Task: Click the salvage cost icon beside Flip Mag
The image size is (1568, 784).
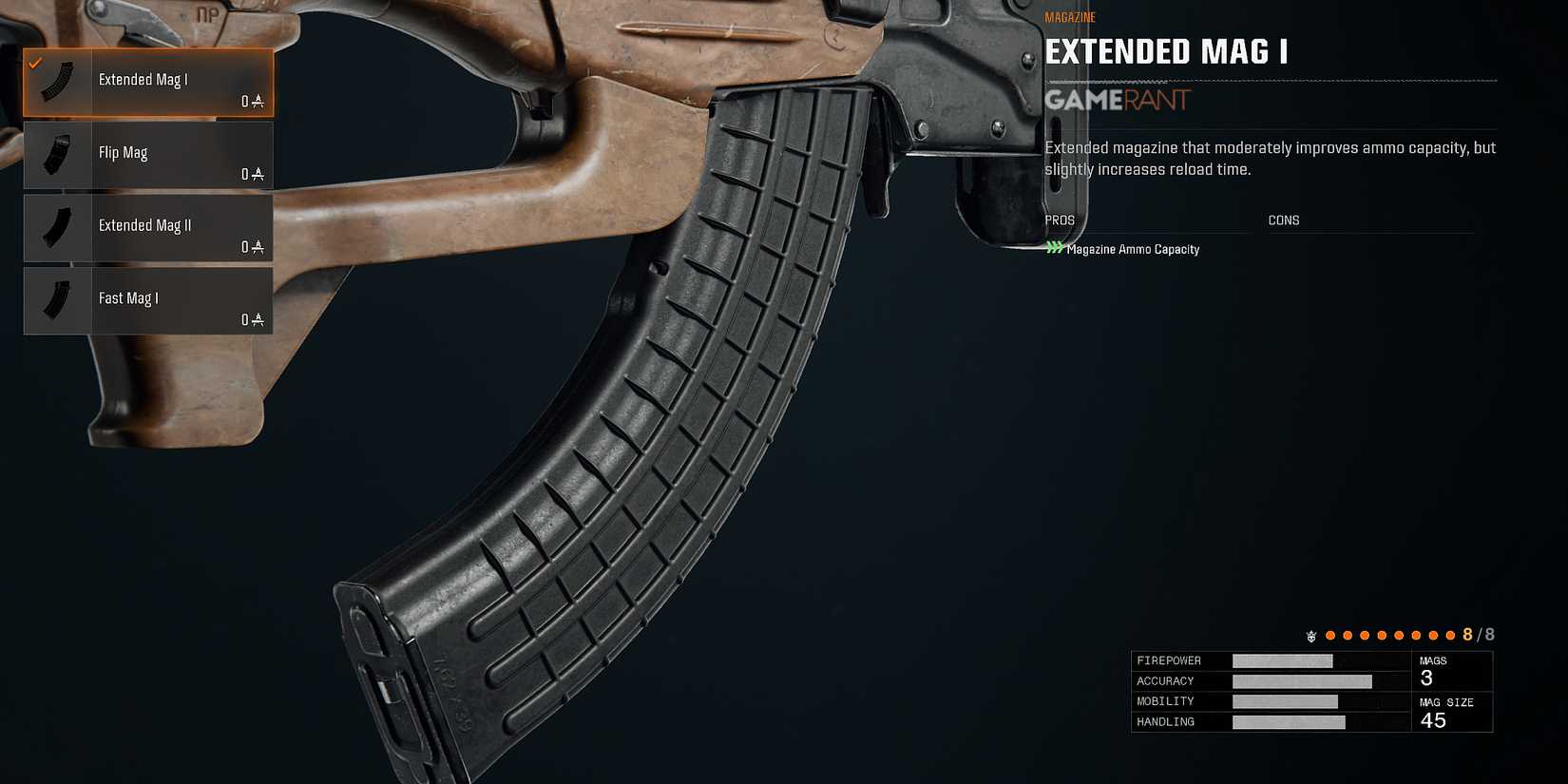Action: tap(257, 174)
